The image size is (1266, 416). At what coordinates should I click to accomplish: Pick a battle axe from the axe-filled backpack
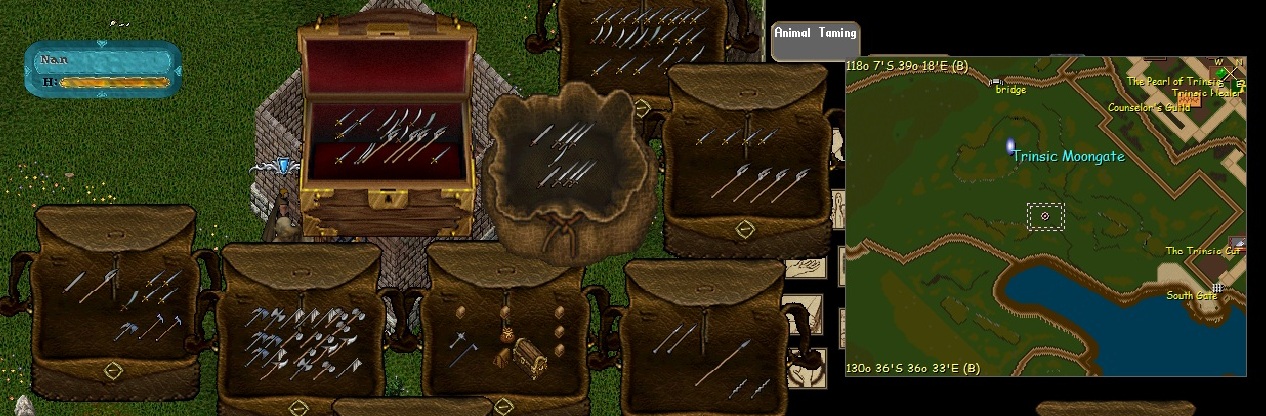point(300,330)
